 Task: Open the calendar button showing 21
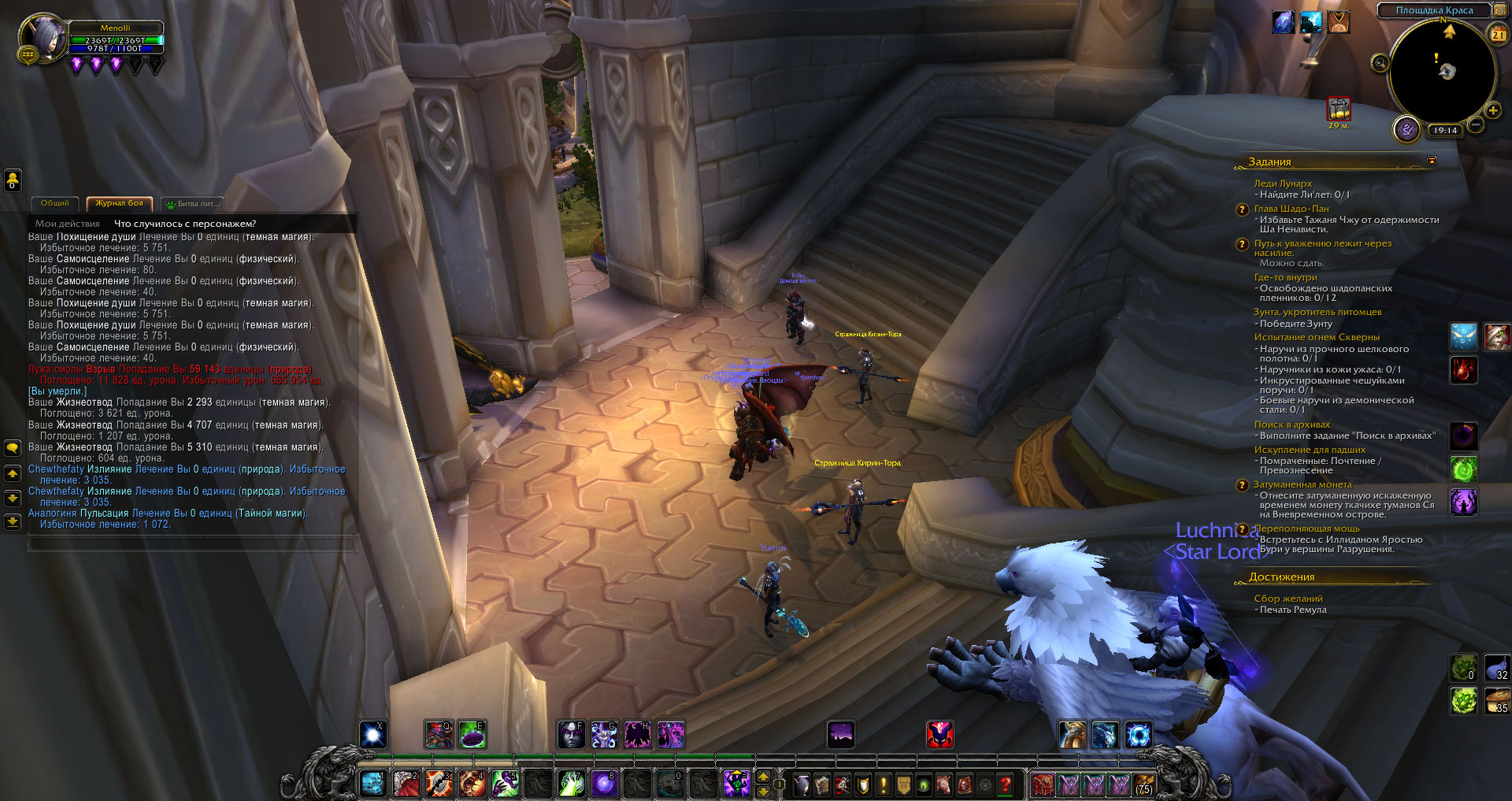tap(1498, 34)
